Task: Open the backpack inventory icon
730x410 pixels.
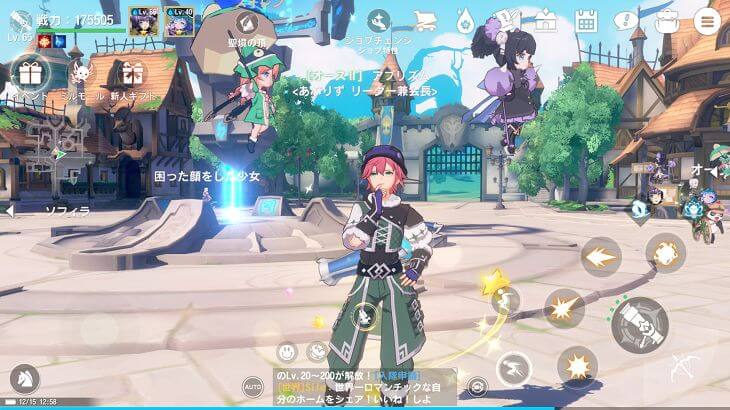Action: point(666,21)
